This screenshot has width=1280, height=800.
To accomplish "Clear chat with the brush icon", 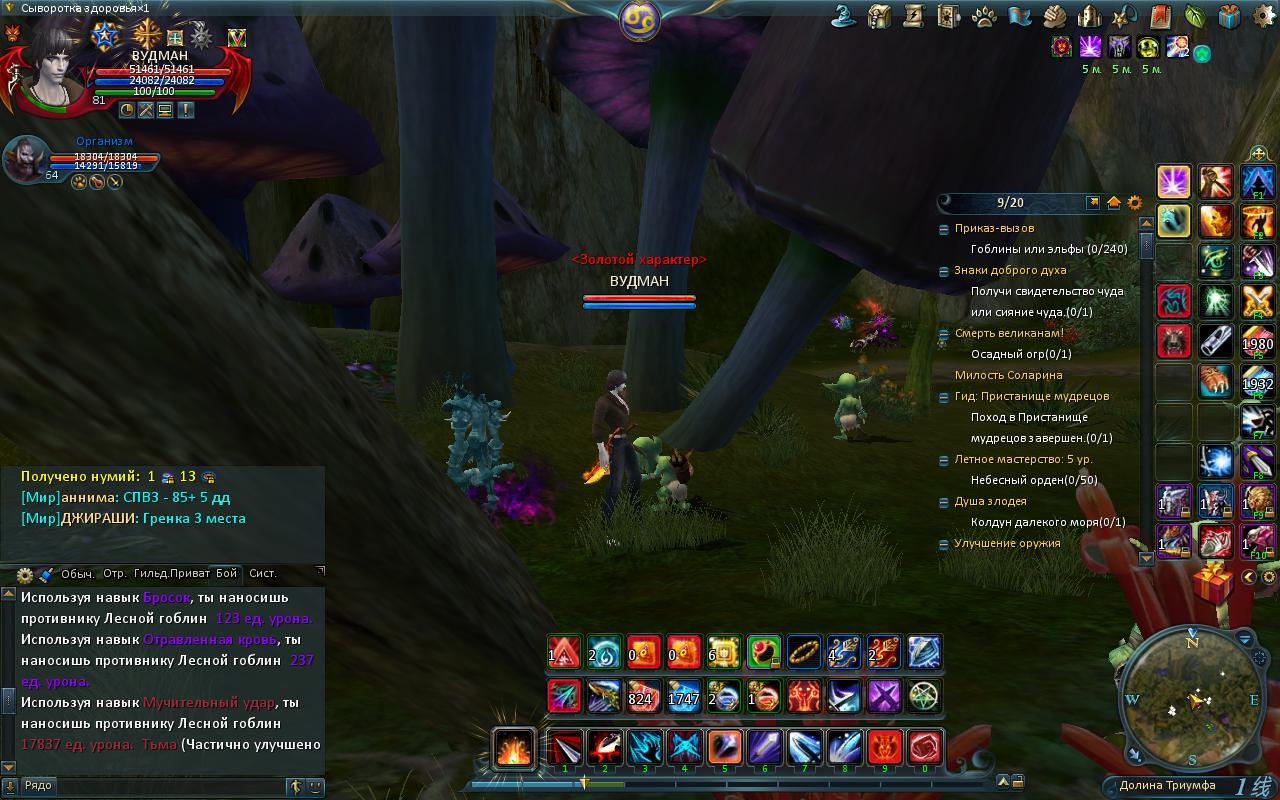I will coord(45,574).
